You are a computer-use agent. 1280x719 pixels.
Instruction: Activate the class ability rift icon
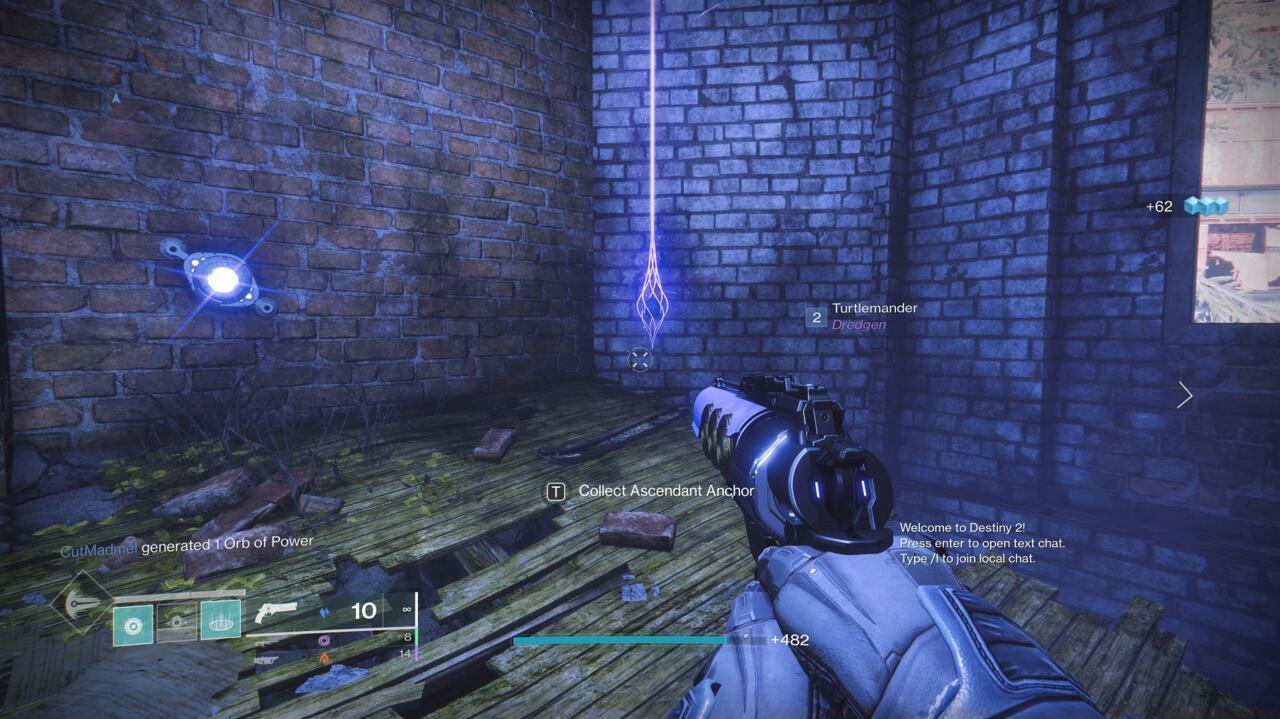pyautogui.click(x=220, y=621)
